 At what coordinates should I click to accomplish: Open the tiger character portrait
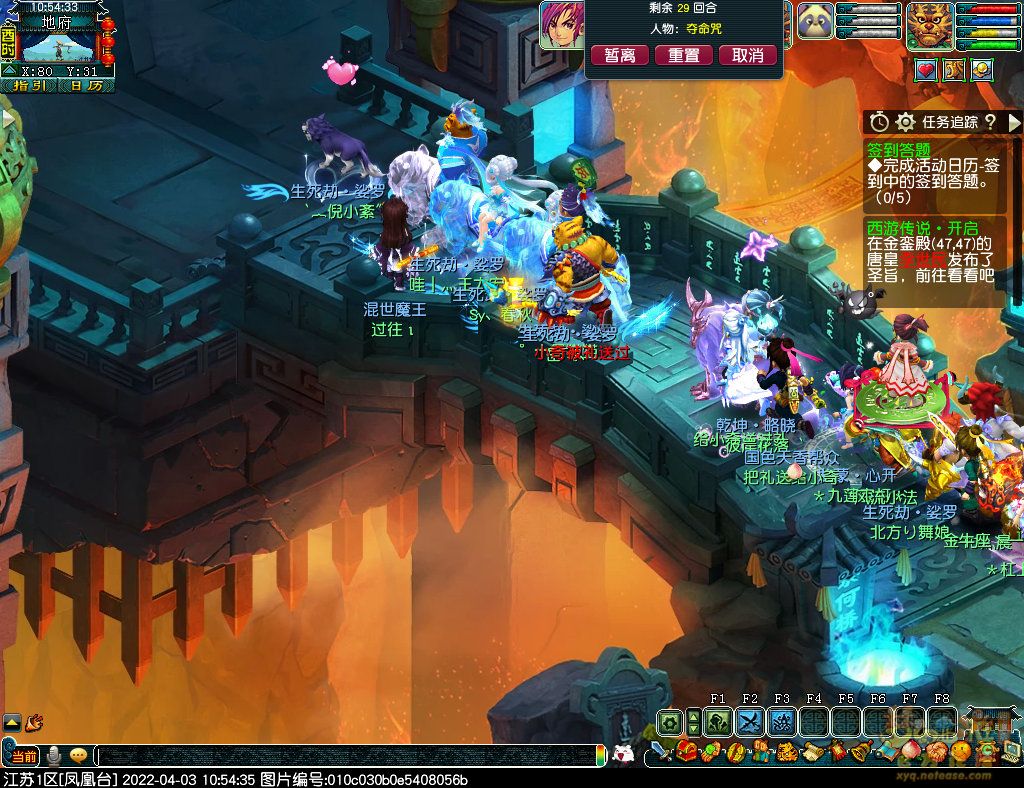930,26
